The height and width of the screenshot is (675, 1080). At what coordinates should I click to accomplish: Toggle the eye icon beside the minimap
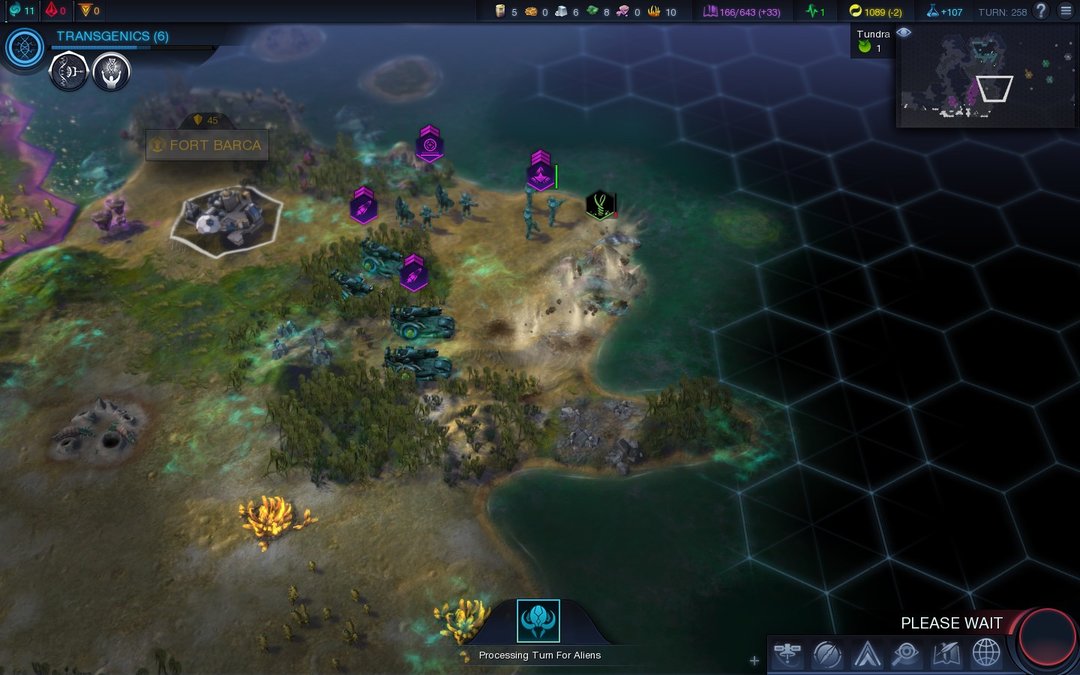(x=904, y=33)
